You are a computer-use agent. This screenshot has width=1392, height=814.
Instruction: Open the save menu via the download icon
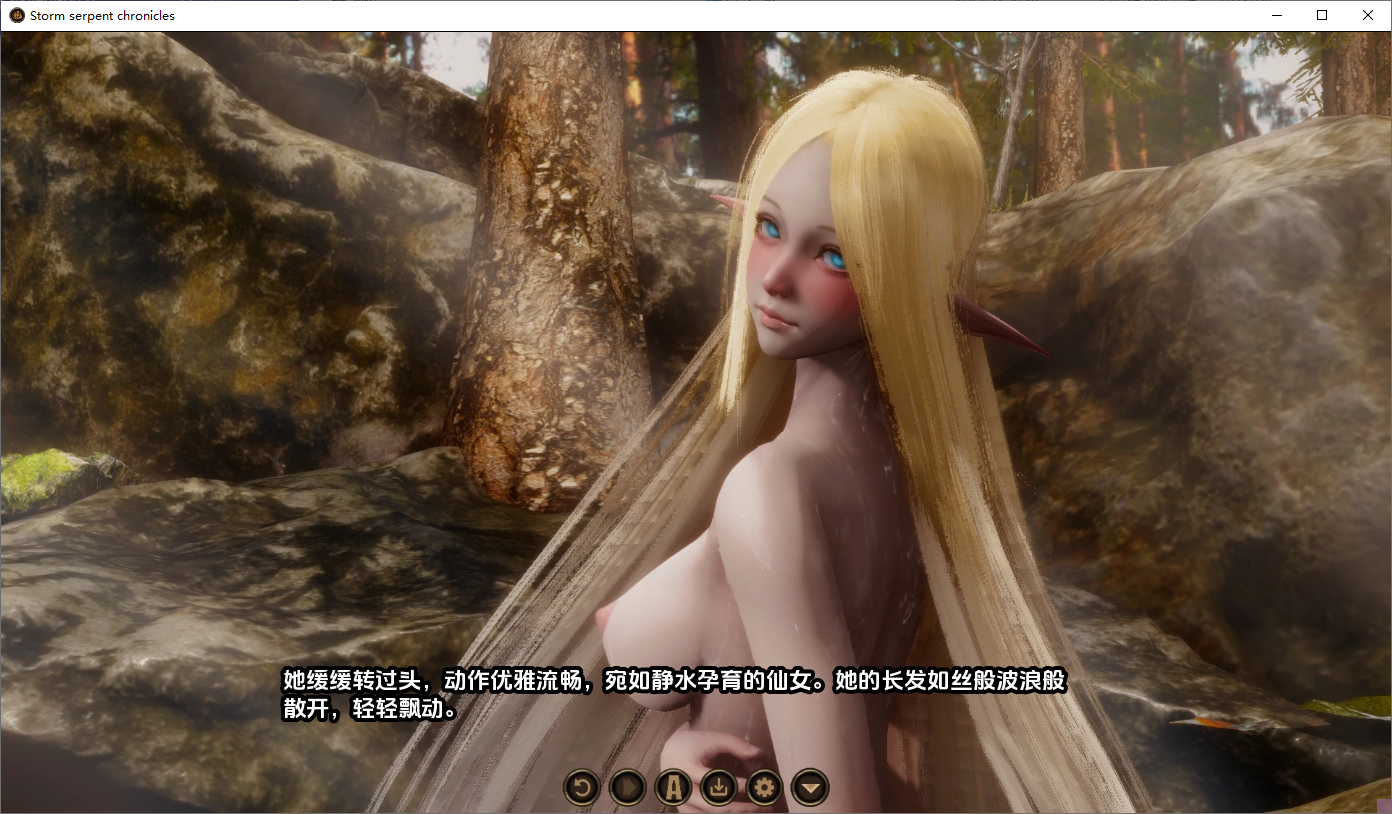pos(718,787)
